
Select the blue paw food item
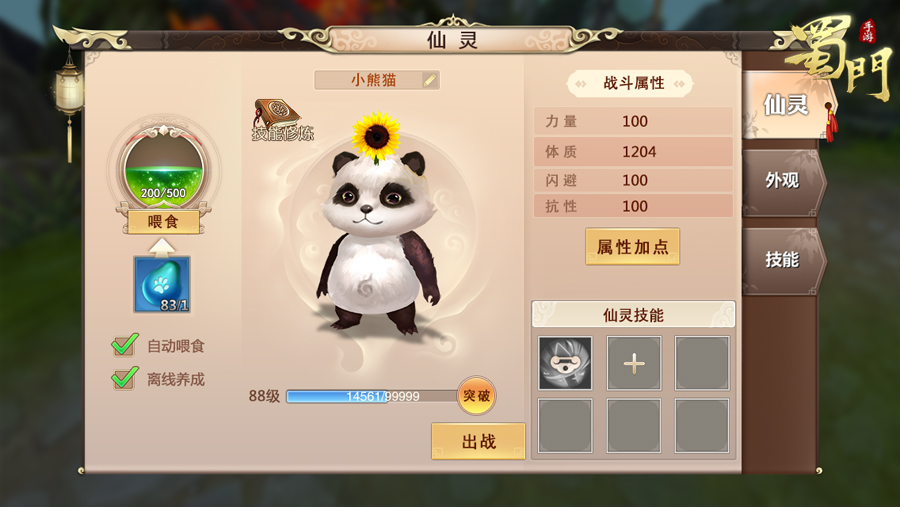click(x=162, y=284)
